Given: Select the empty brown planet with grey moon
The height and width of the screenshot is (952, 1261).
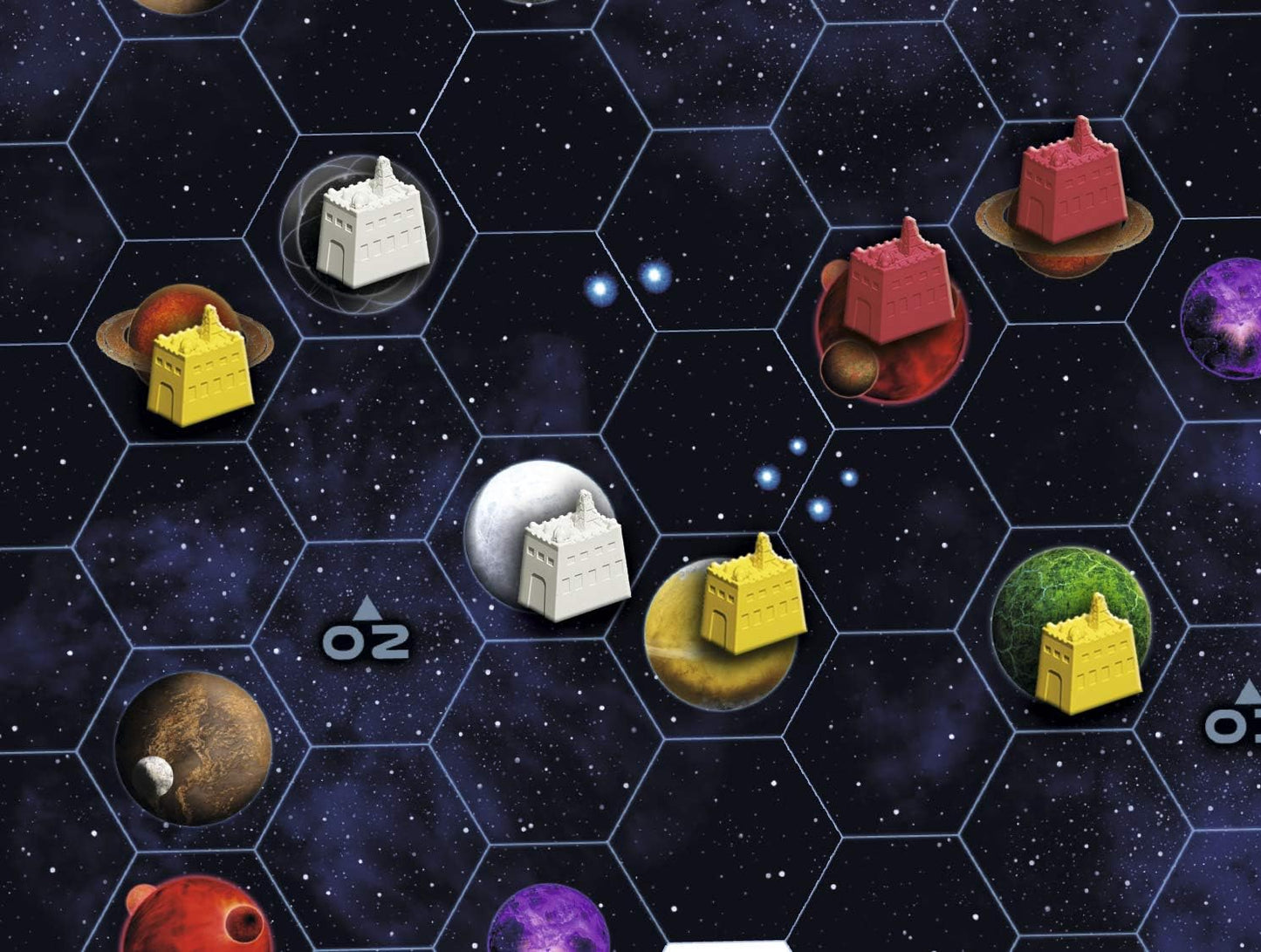Looking at the screenshot, I should point(194,749).
